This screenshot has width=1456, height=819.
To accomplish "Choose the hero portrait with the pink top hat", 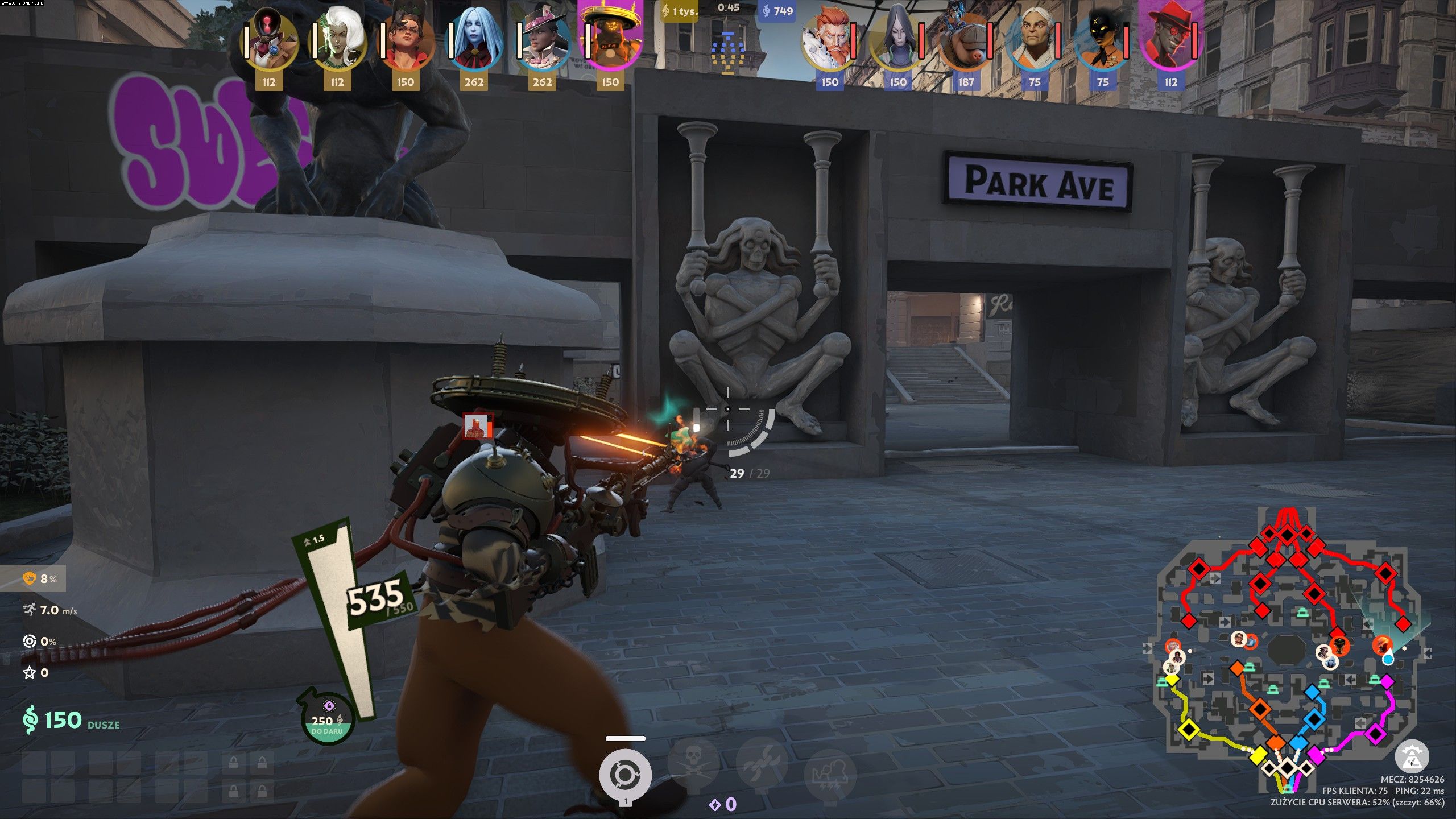I will [541, 40].
